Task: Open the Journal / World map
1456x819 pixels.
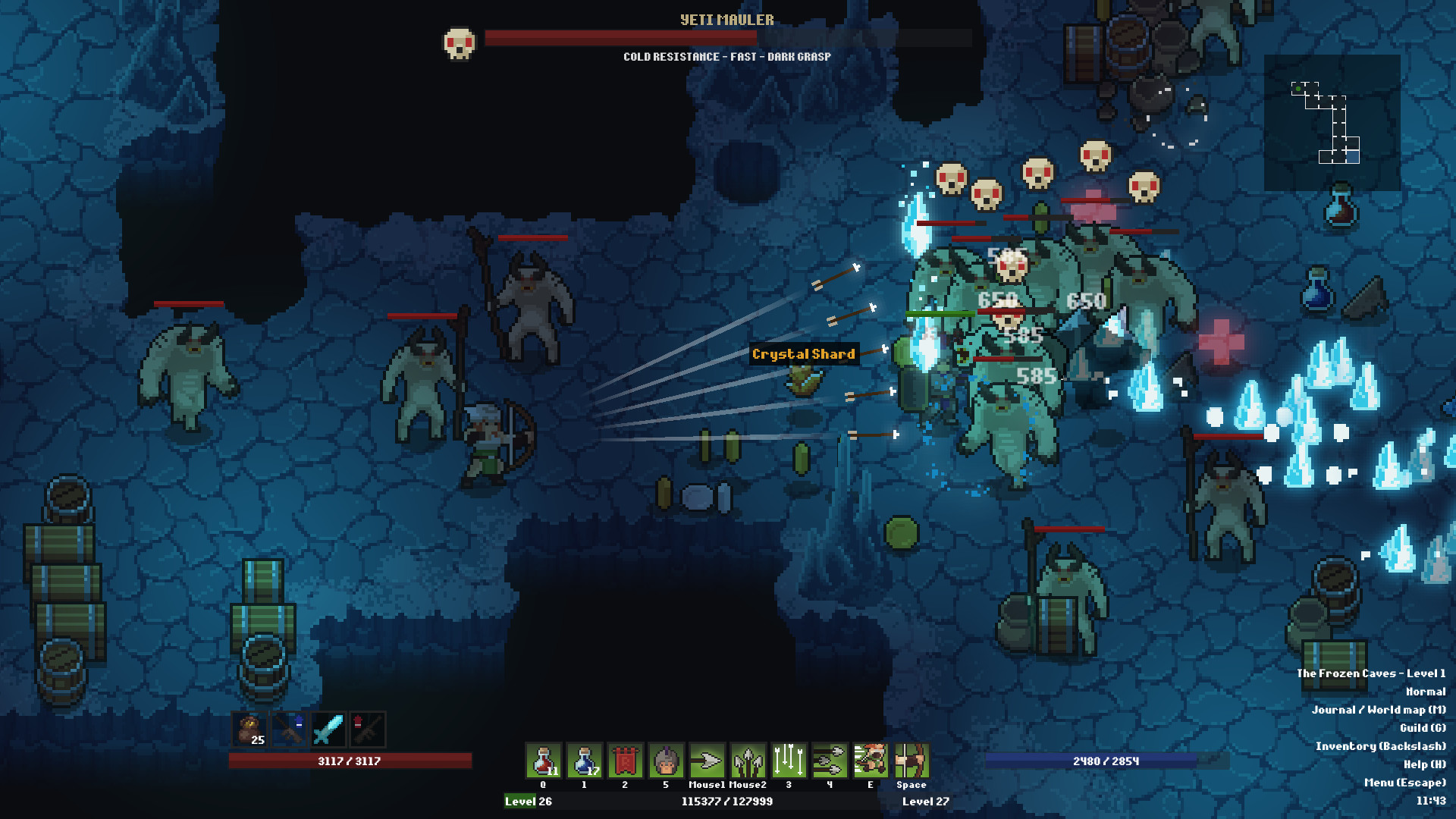Action: coord(1380,711)
